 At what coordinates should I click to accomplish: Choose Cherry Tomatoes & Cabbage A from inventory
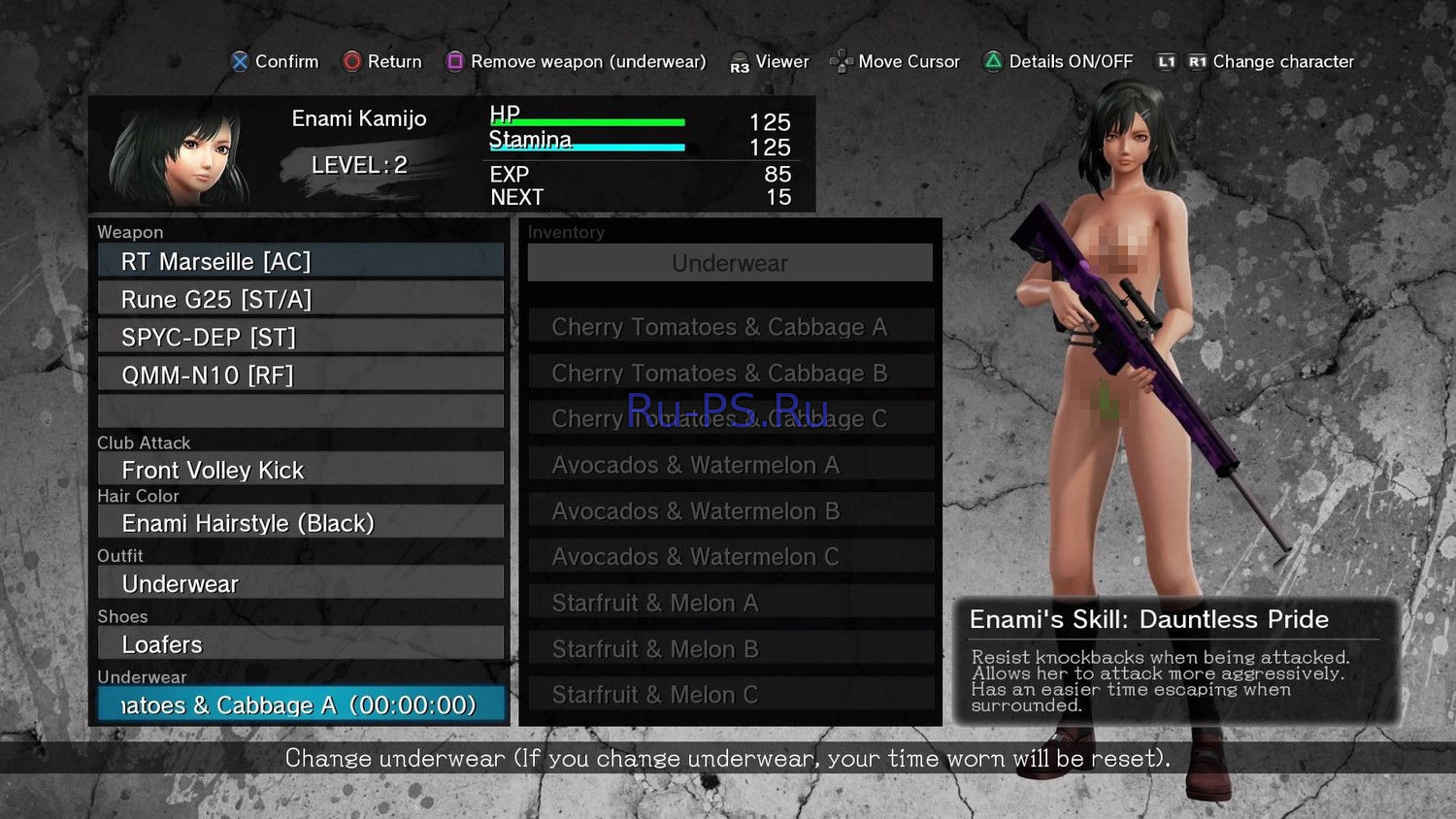pos(730,327)
